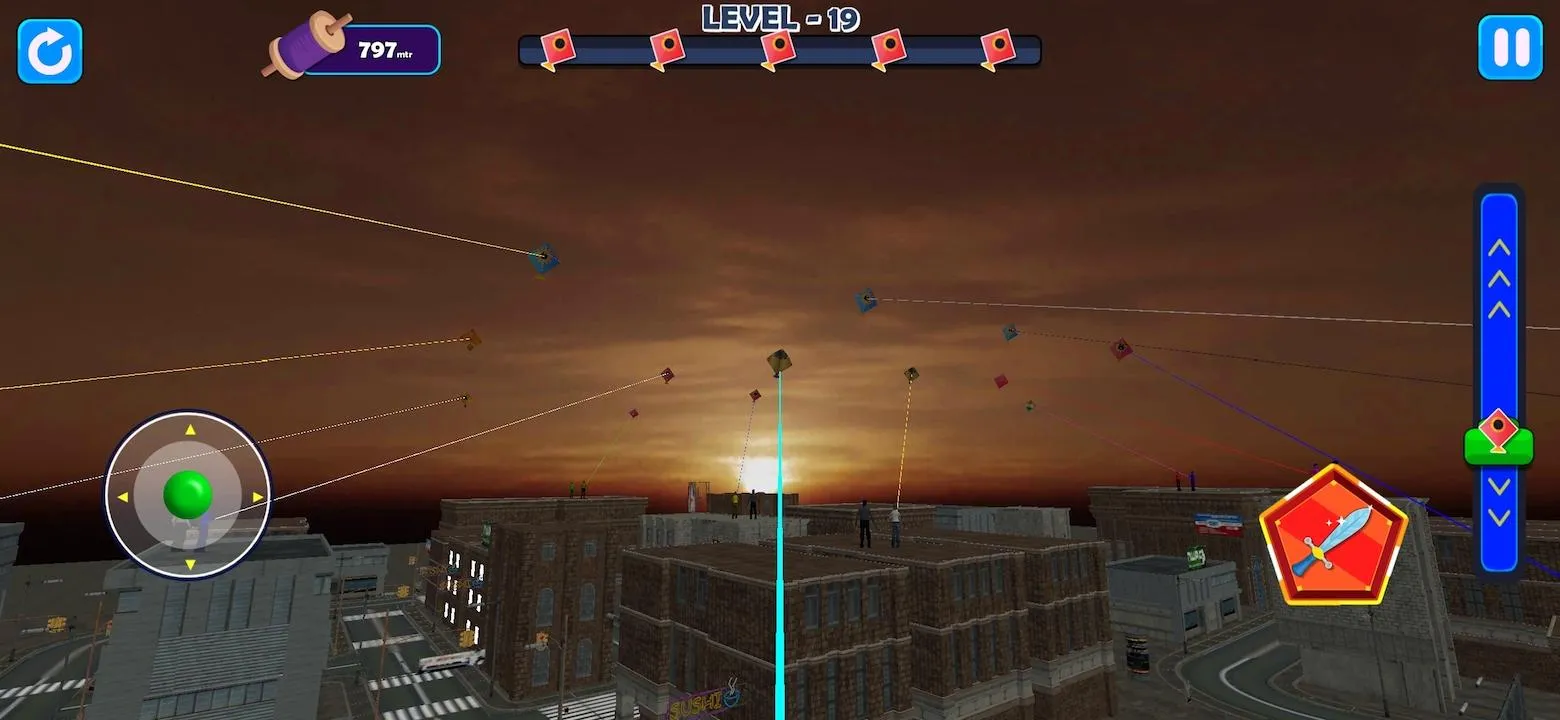The width and height of the screenshot is (1560, 720).
Task: Click the right arrow on the joystick pad
Action: [258, 497]
